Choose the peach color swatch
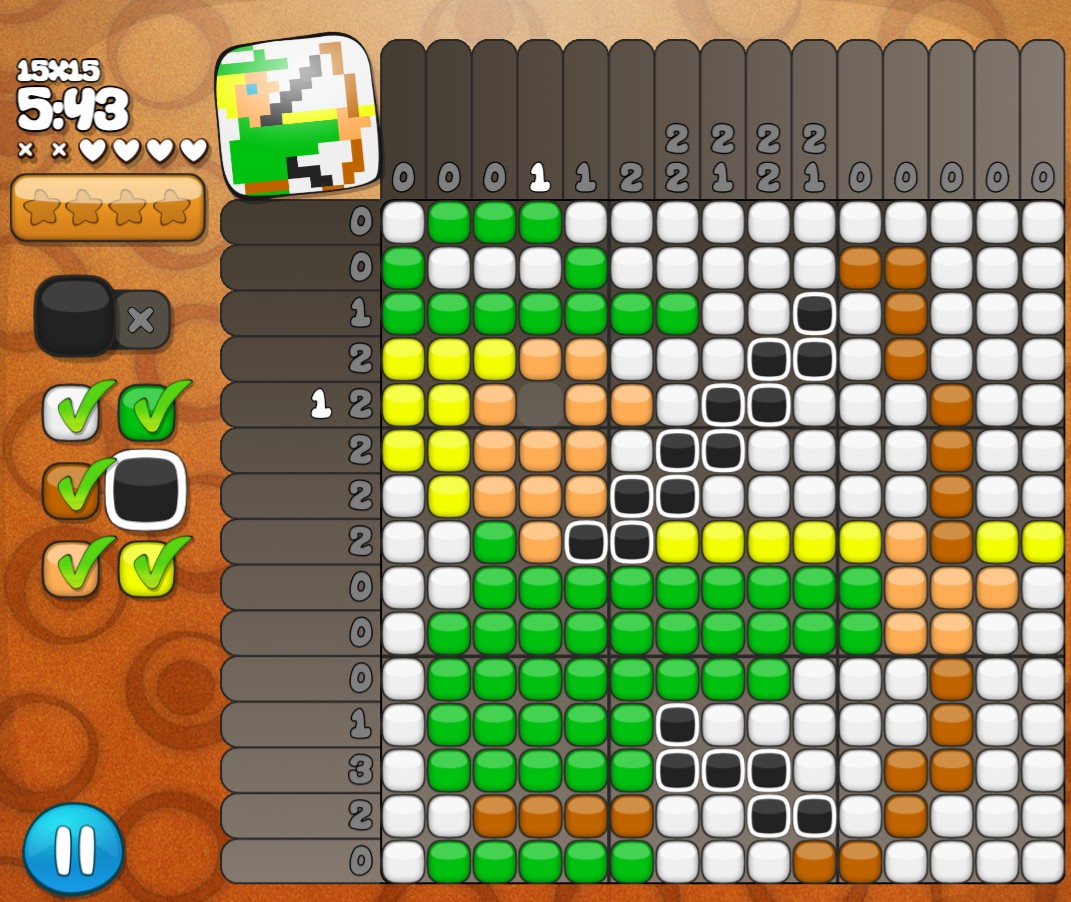 click(71, 568)
